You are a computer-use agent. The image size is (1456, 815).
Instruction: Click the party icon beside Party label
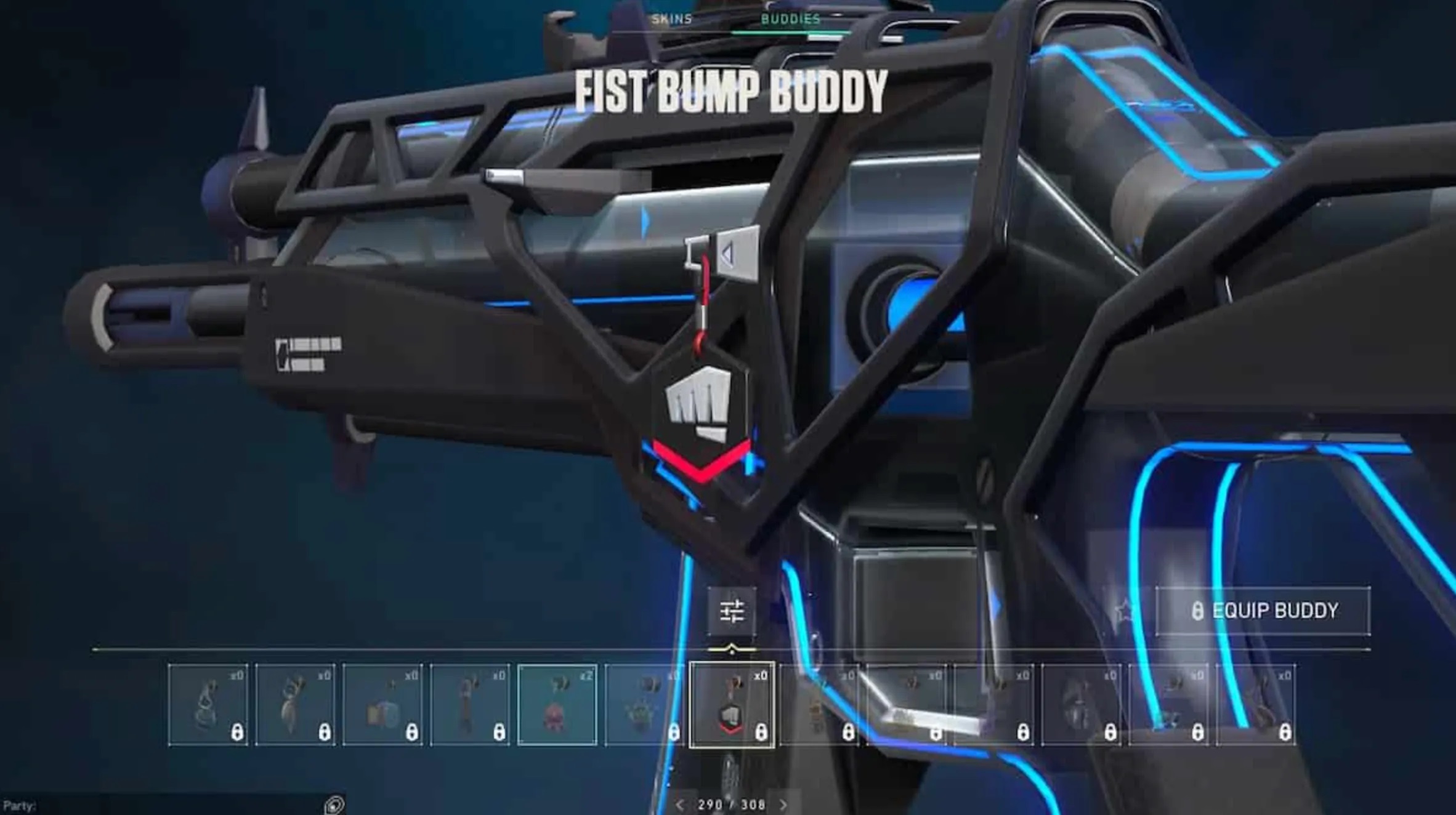[334, 805]
